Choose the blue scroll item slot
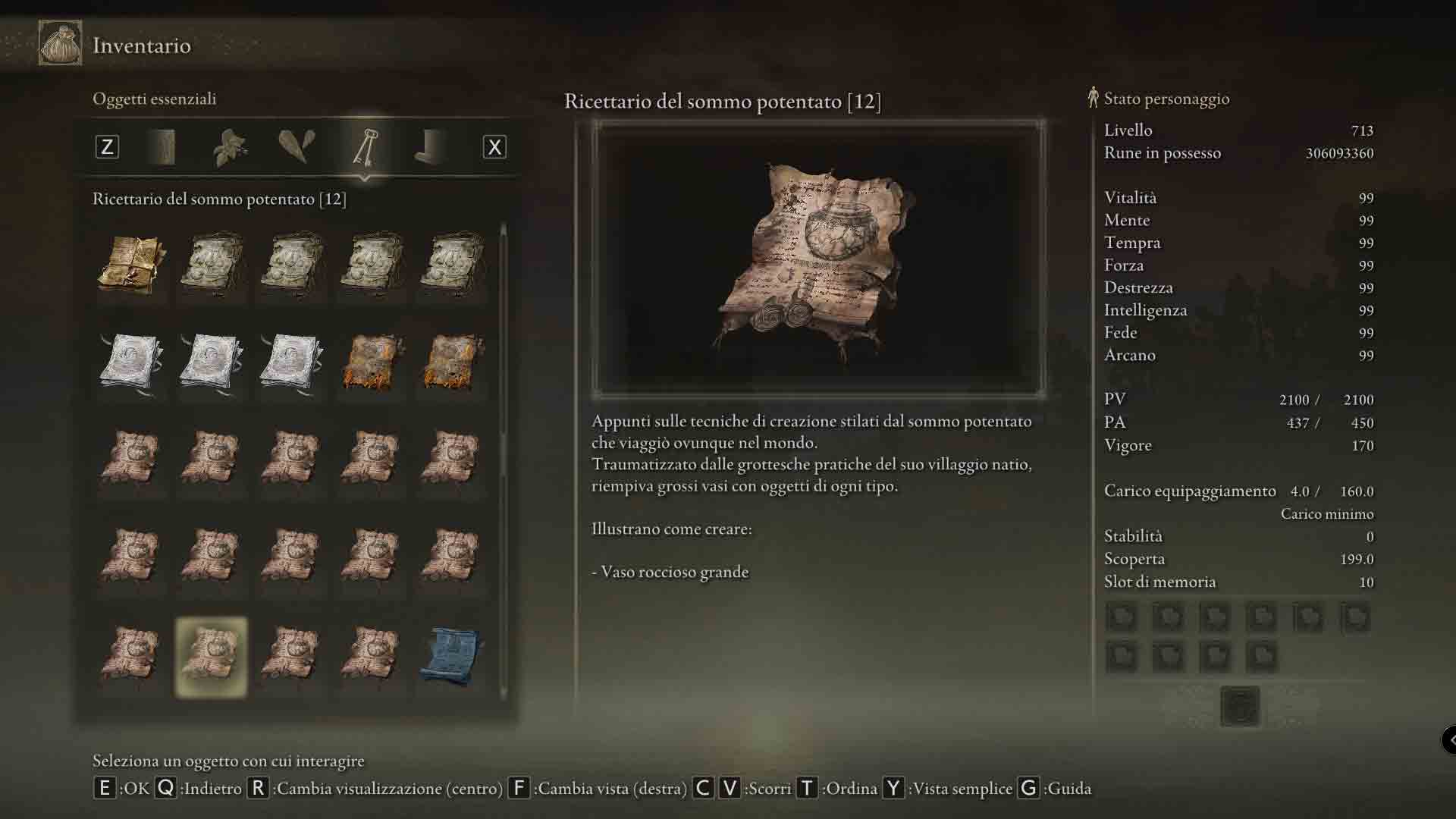 pyautogui.click(x=451, y=657)
